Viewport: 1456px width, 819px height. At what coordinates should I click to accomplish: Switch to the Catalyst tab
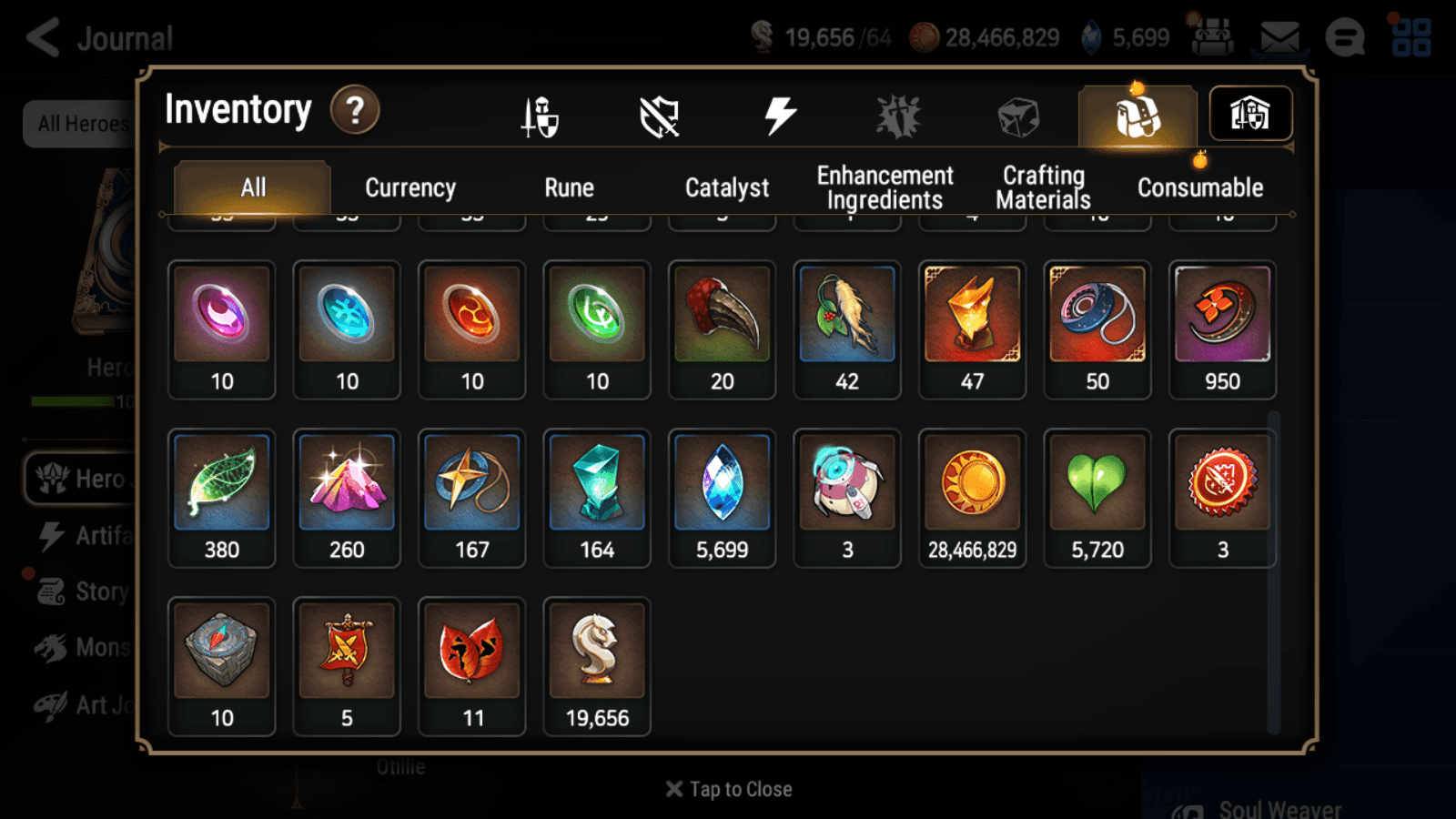pyautogui.click(x=727, y=187)
